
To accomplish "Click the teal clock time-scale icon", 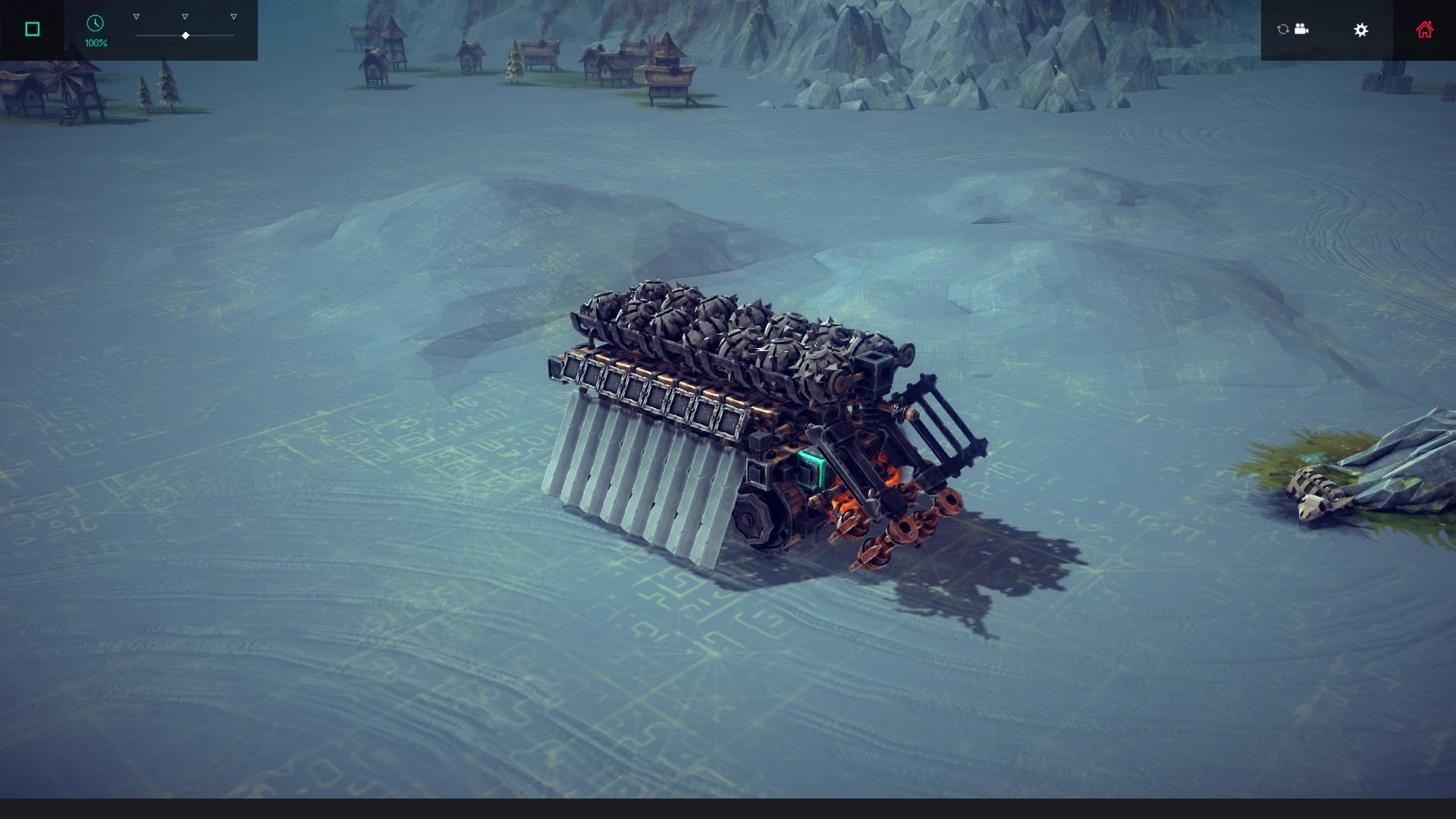I will pos(96,24).
